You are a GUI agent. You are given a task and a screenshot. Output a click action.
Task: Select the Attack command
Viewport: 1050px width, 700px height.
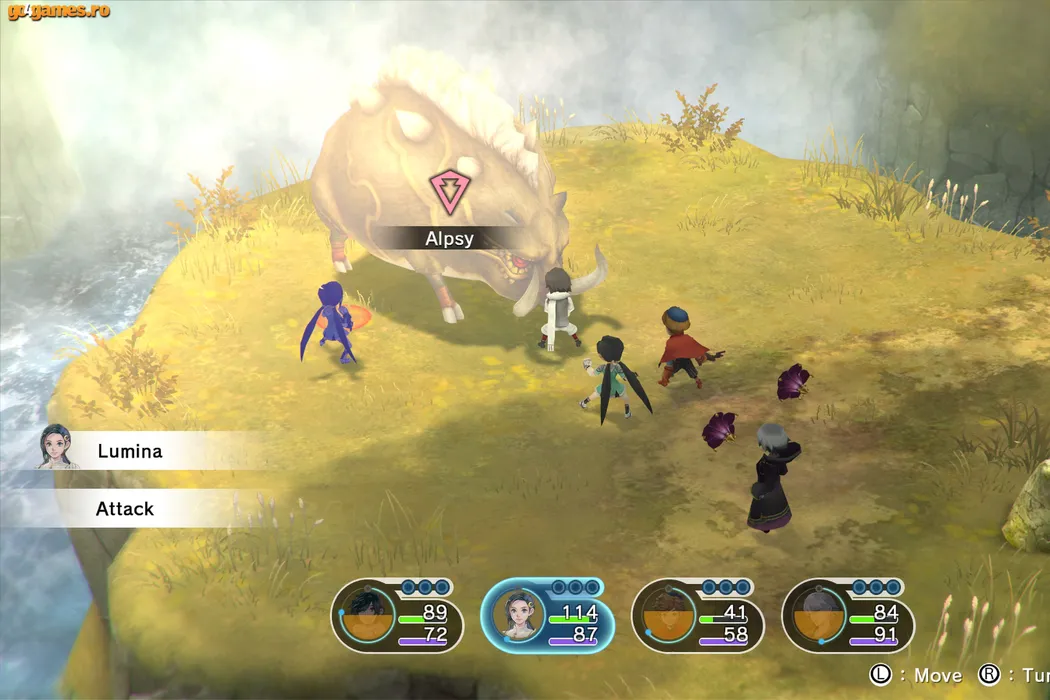point(125,509)
